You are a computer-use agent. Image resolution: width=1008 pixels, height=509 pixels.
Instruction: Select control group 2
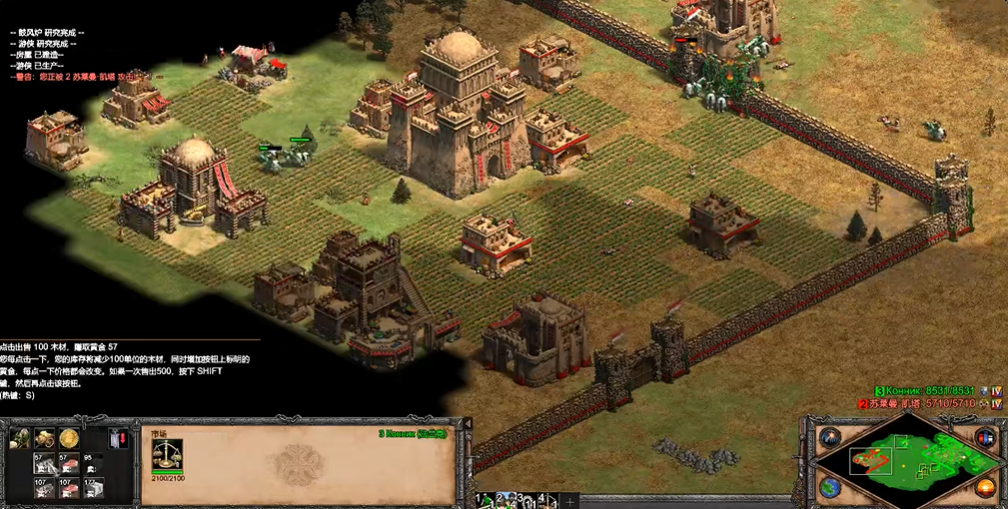point(504,499)
